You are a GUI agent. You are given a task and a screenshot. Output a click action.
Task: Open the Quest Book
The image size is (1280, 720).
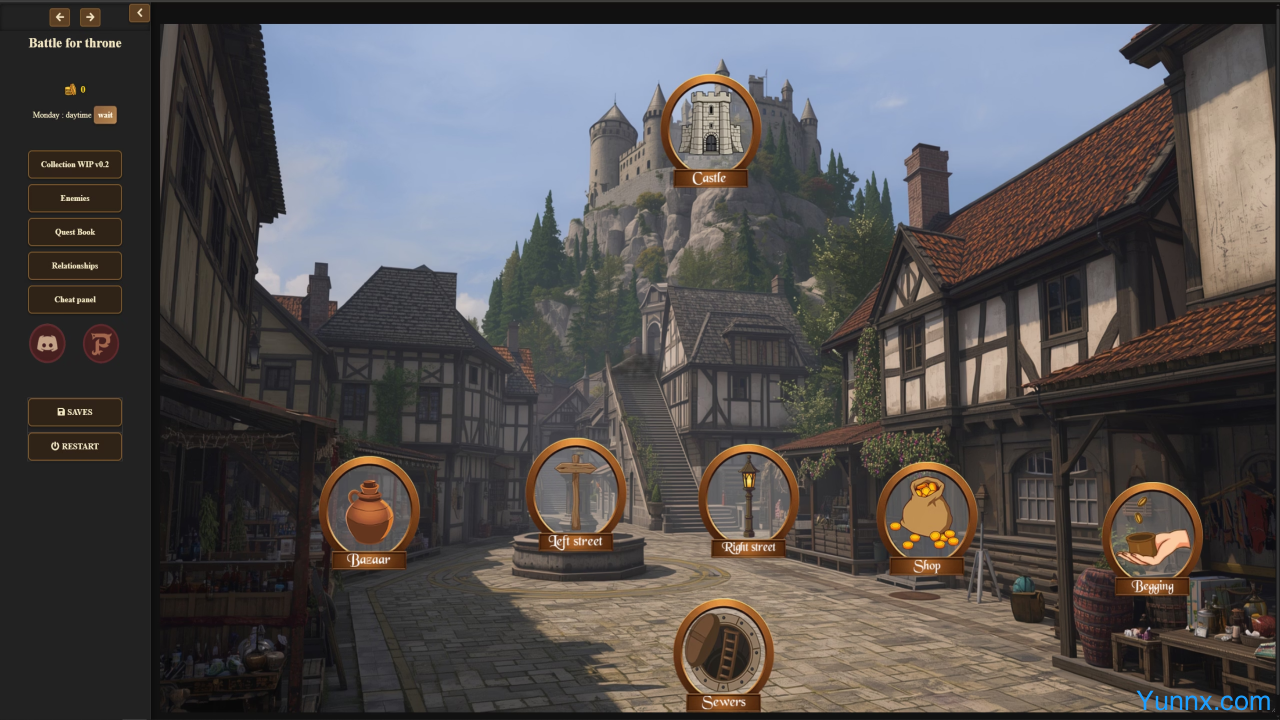pos(75,232)
